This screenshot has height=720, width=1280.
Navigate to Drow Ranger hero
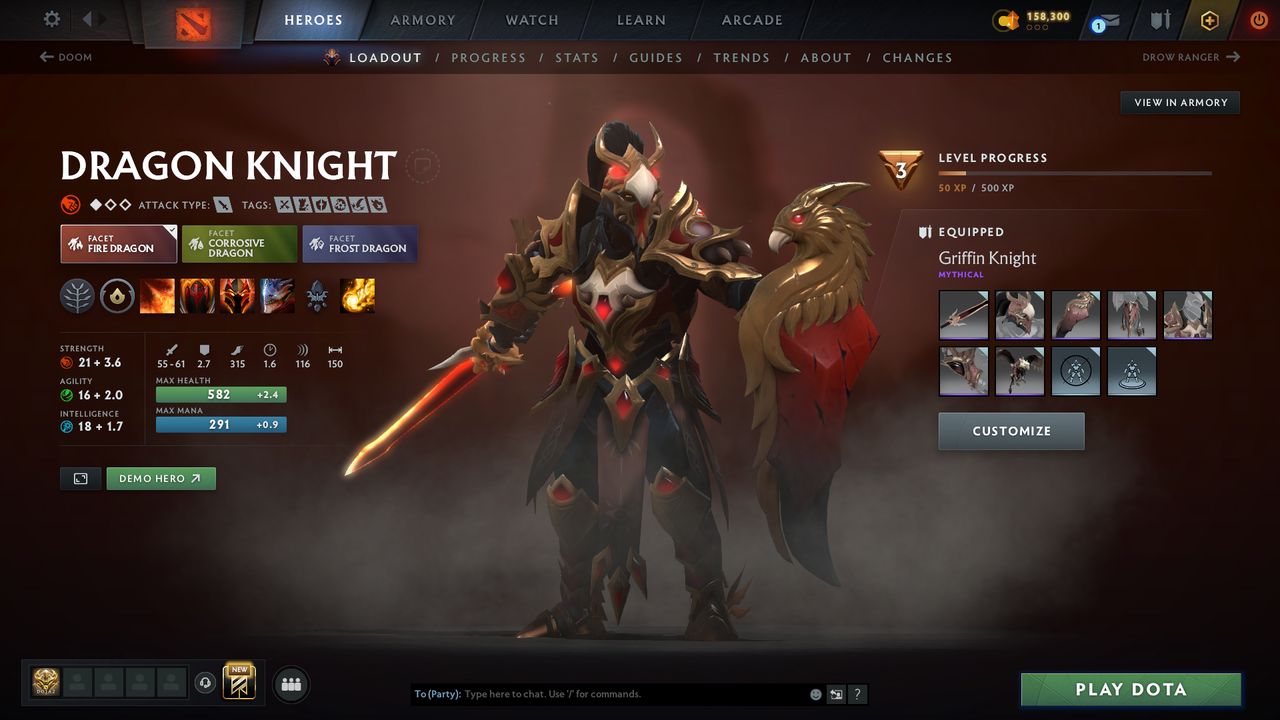1190,57
